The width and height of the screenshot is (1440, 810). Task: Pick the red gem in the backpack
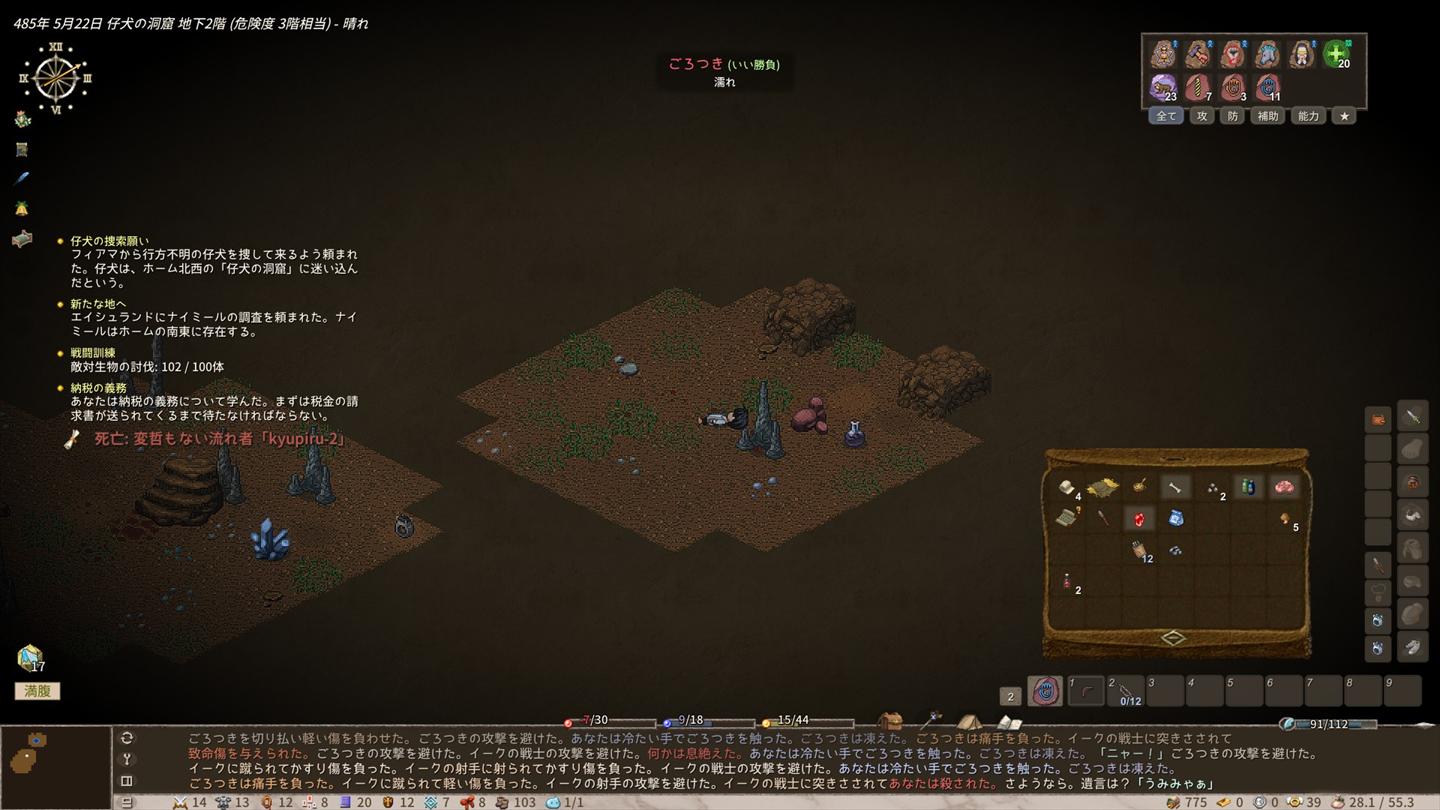[1139, 518]
